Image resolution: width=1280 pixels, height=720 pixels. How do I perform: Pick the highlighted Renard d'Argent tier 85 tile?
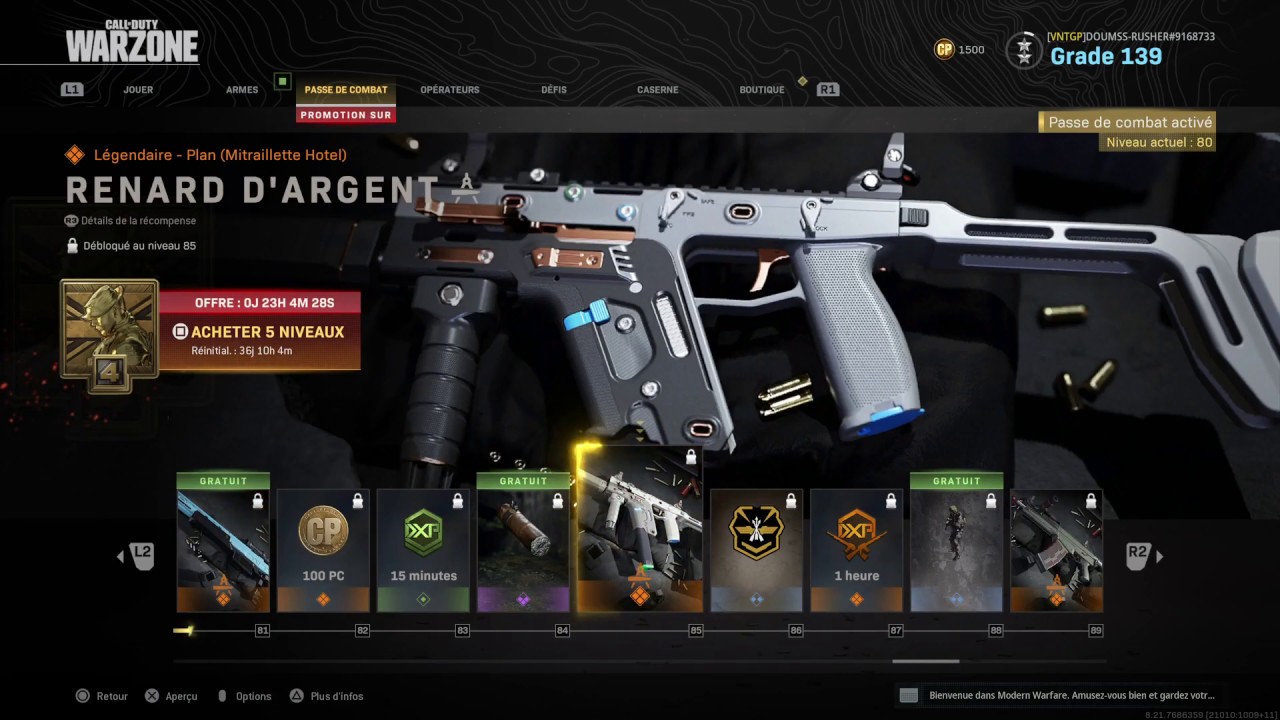[x=640, y=530]
